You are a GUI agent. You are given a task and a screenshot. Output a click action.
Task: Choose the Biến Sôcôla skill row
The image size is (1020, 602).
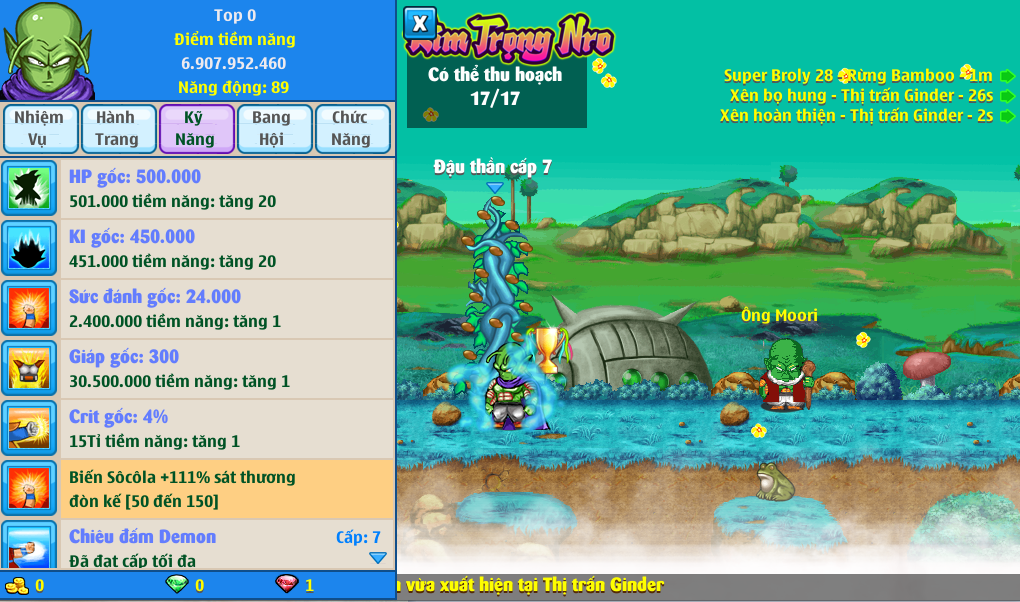point(198,489)
